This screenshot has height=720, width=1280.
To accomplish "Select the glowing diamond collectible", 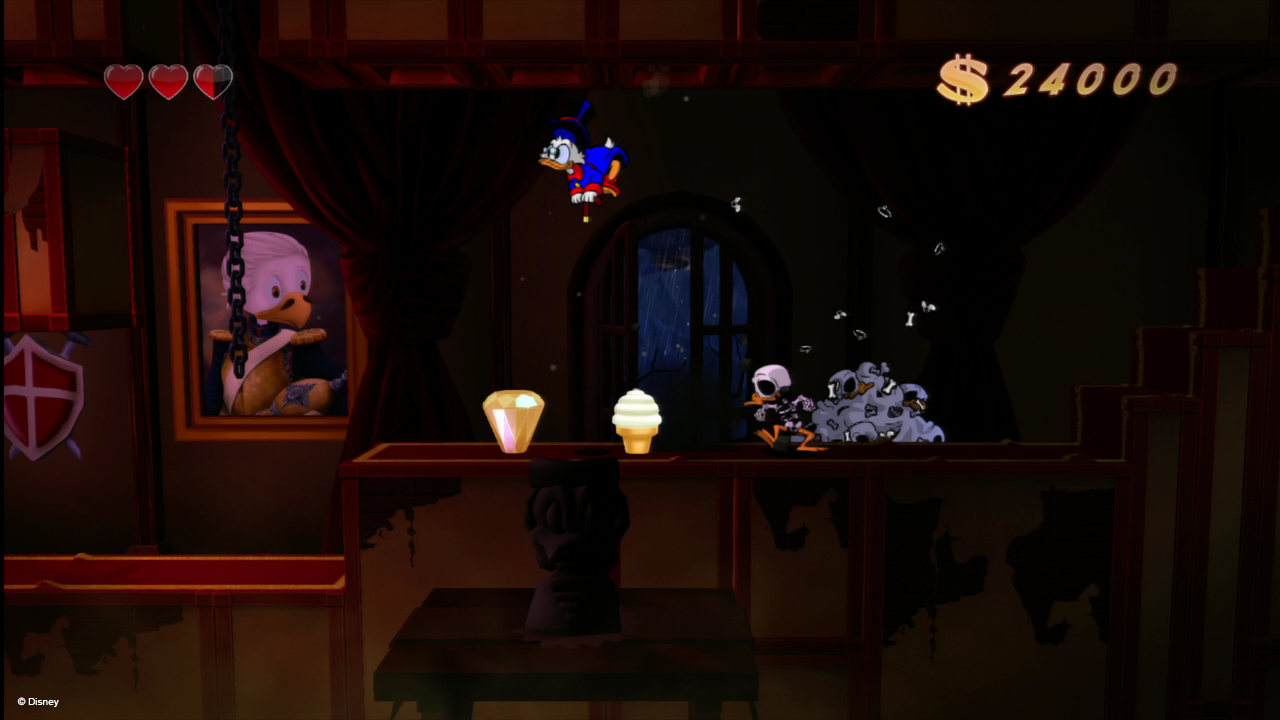I will tap(514, 420).
